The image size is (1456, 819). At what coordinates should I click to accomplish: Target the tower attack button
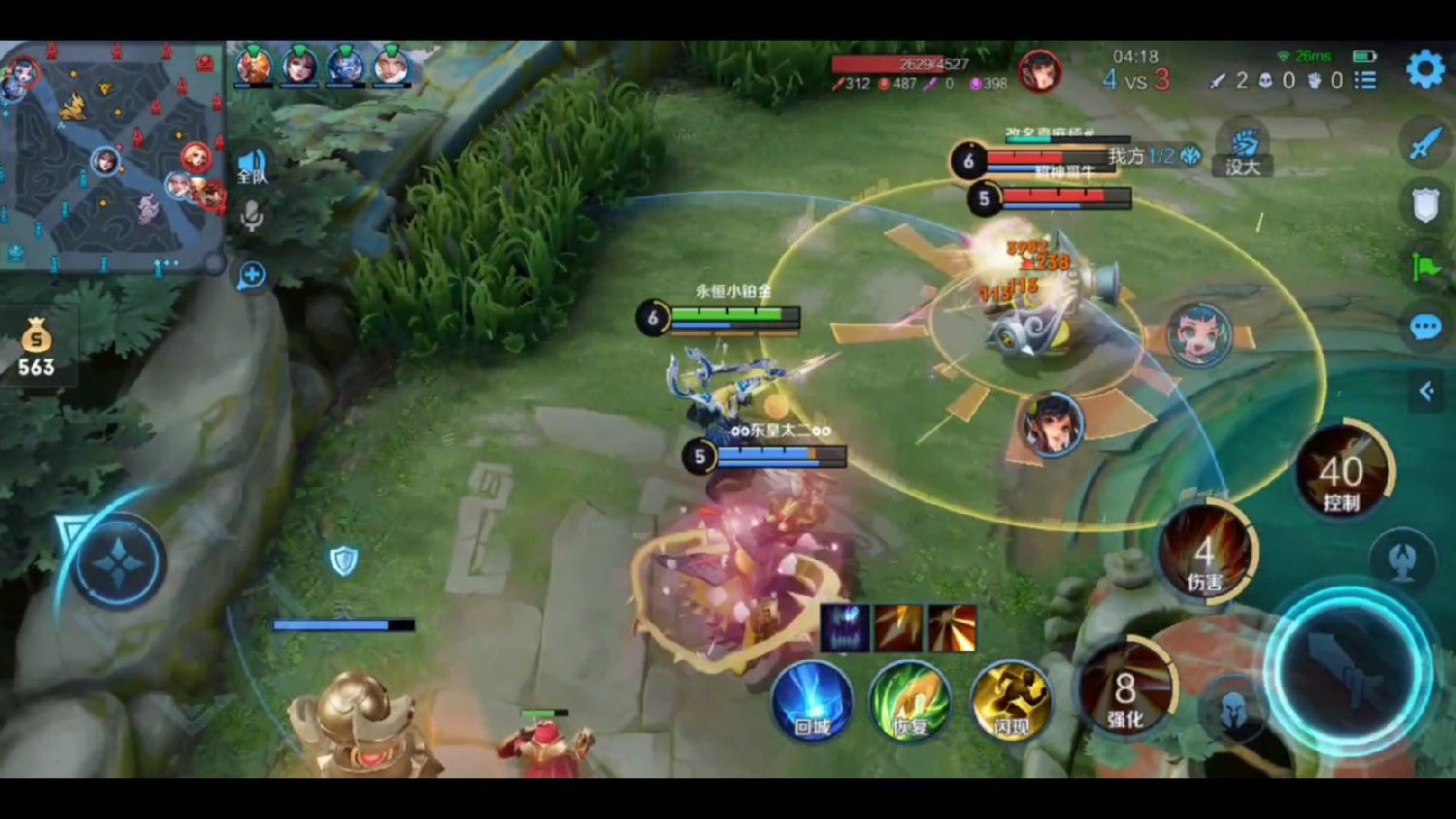coord(1403,560)
